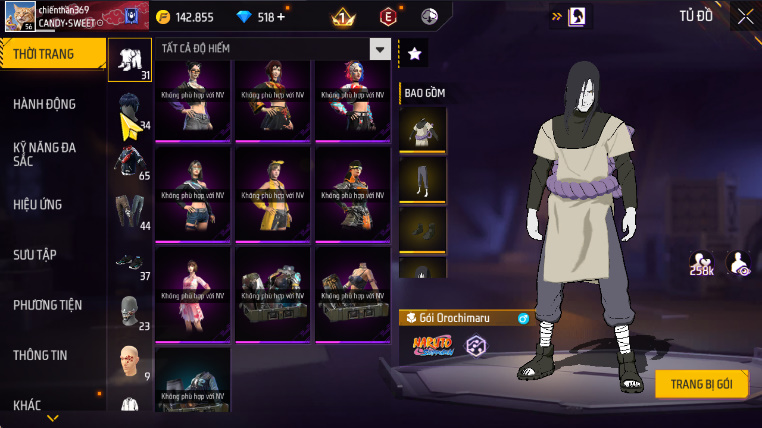Select the KỸ NĂNG ĐA SẮC tab
The image size is (762, 428).
coord(45,154)
